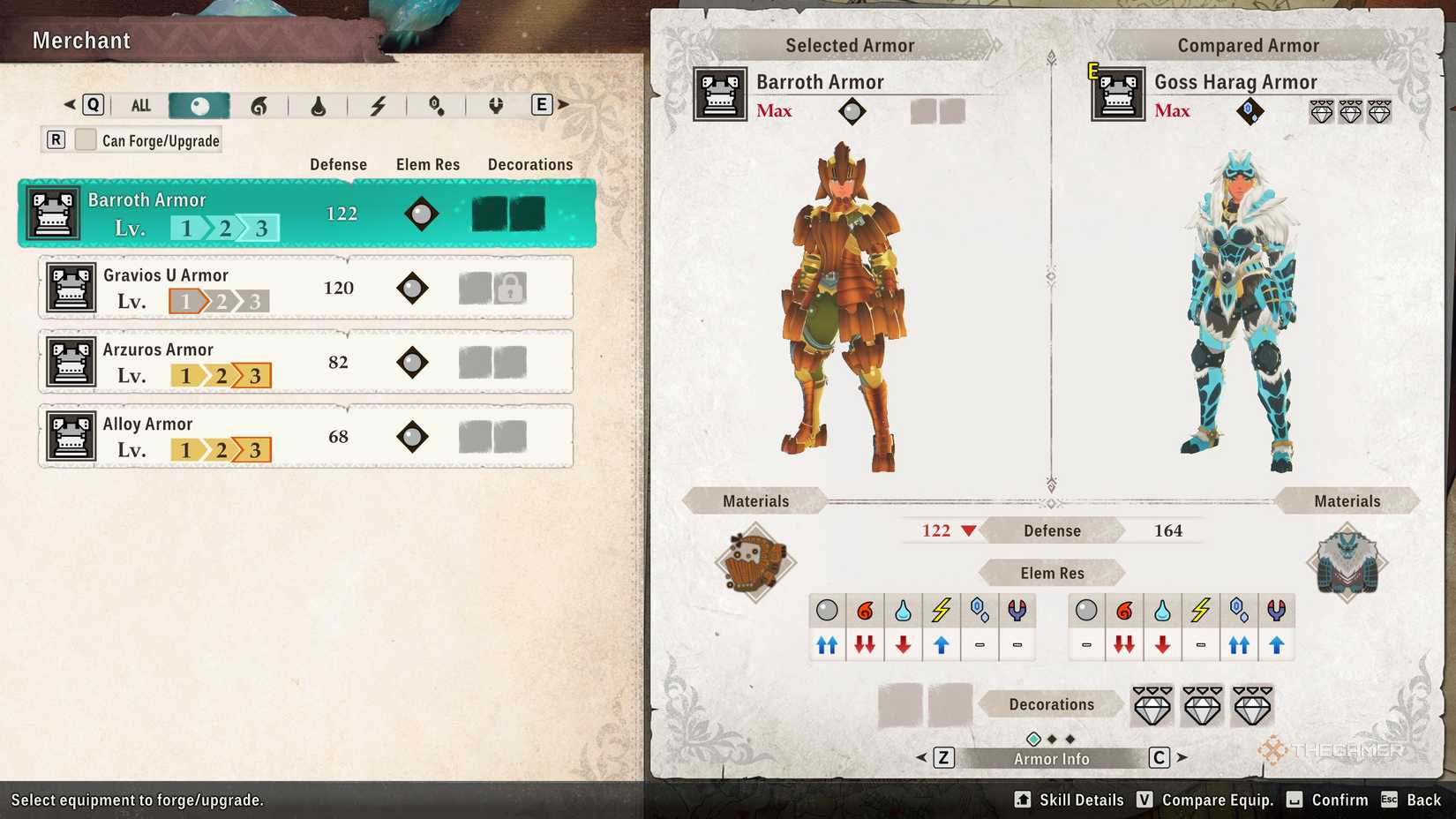Click the Barroth Armor chest piece icon
Viewport: 1456px width, 819px height.
[52, 212]
